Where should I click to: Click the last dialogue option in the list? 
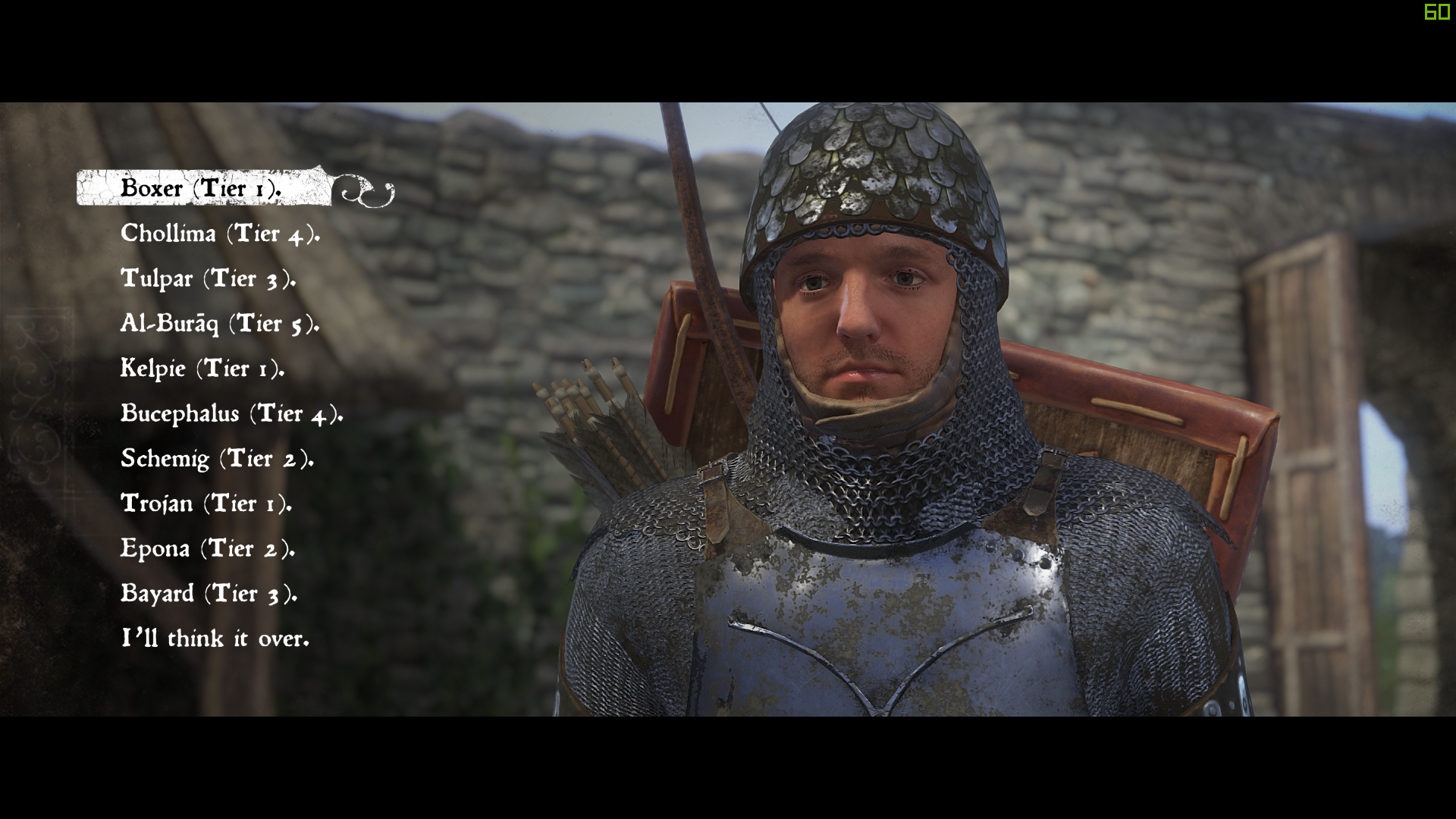coord(215,639)
